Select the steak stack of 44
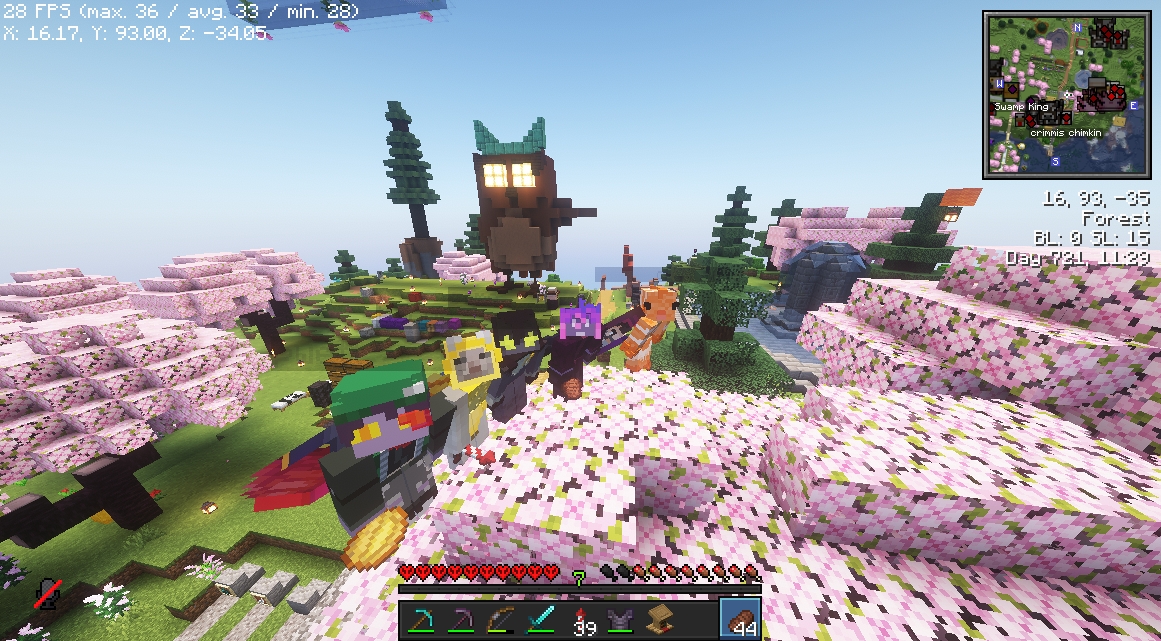1161x641 pixels. [740, 620]
